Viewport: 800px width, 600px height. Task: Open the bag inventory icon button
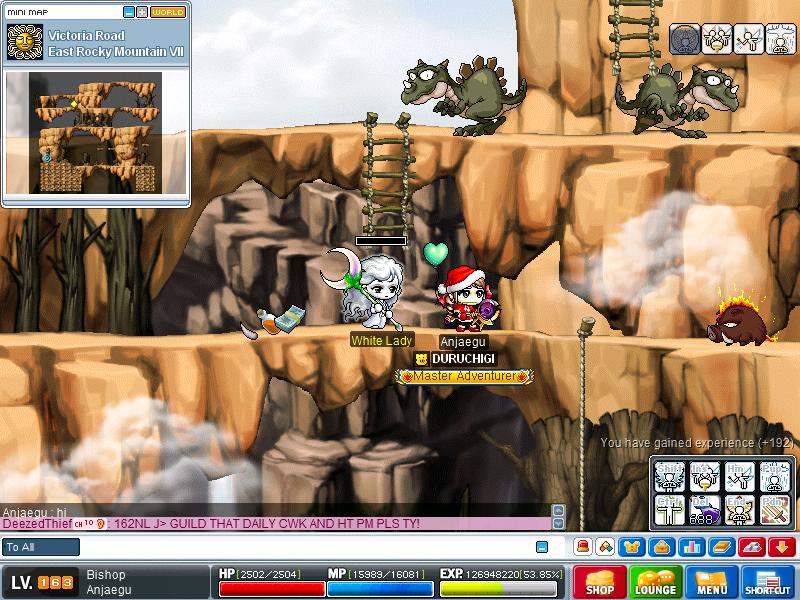[x=662, y=547]
